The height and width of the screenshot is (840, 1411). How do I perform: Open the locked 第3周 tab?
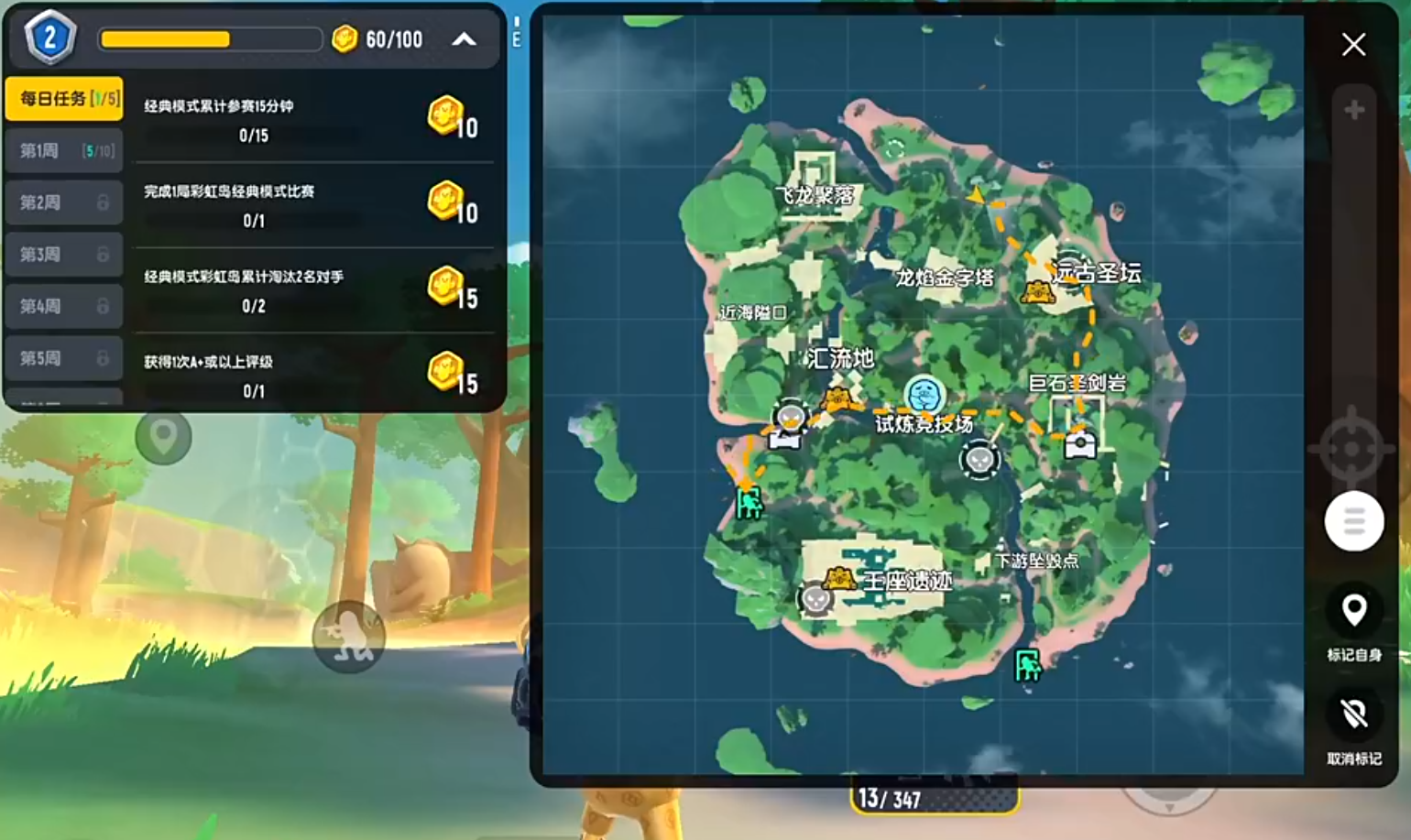tap(64, 255)
